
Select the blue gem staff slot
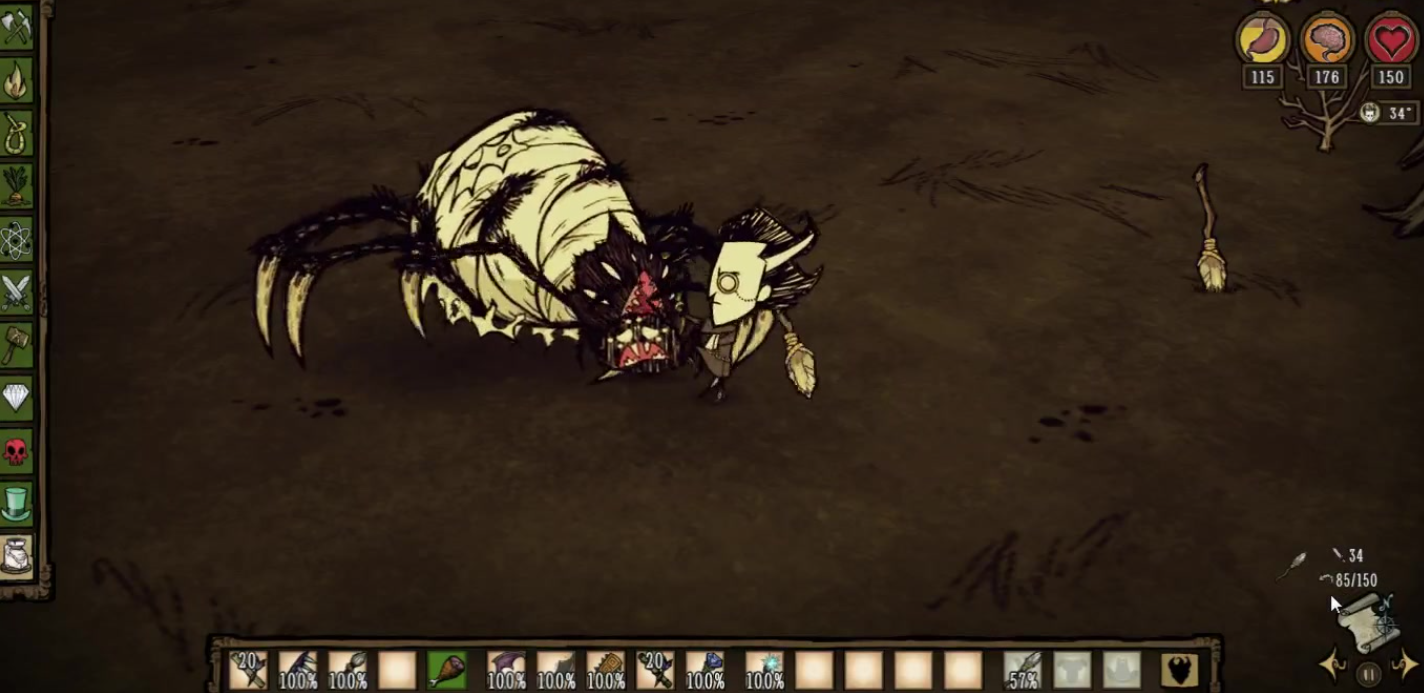(705, 669)
